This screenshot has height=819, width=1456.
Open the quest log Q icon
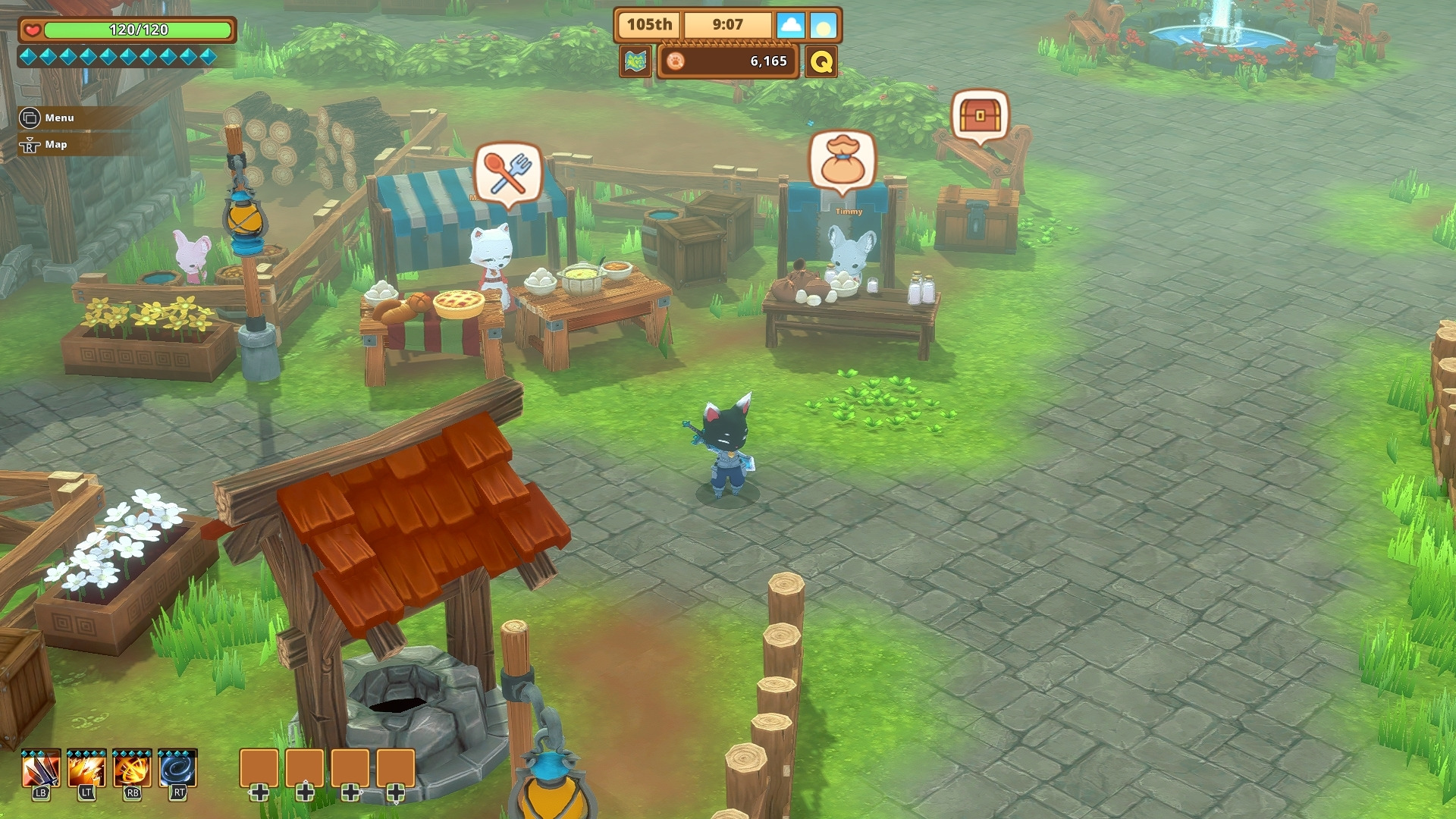tap(821, 61)
